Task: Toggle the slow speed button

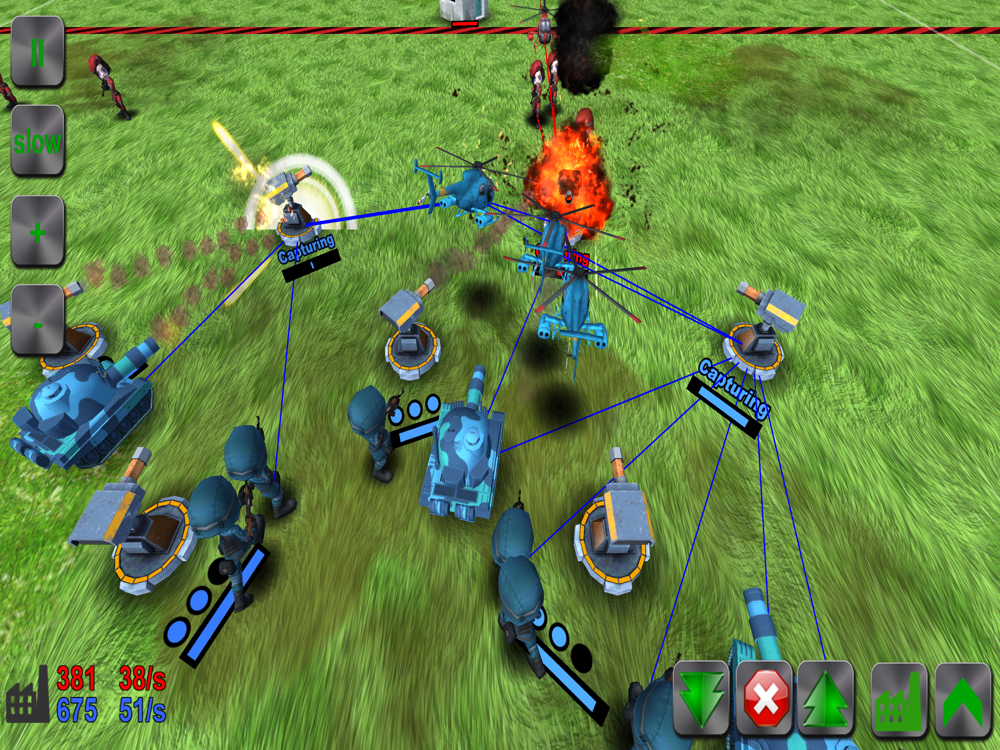Action: (x=38, y=141)
